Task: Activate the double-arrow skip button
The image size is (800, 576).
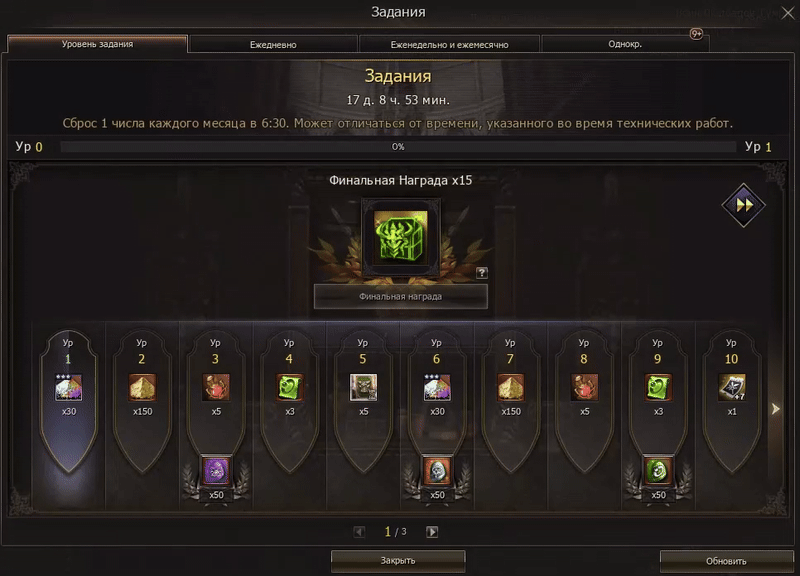Action: (x=743, y=204)
